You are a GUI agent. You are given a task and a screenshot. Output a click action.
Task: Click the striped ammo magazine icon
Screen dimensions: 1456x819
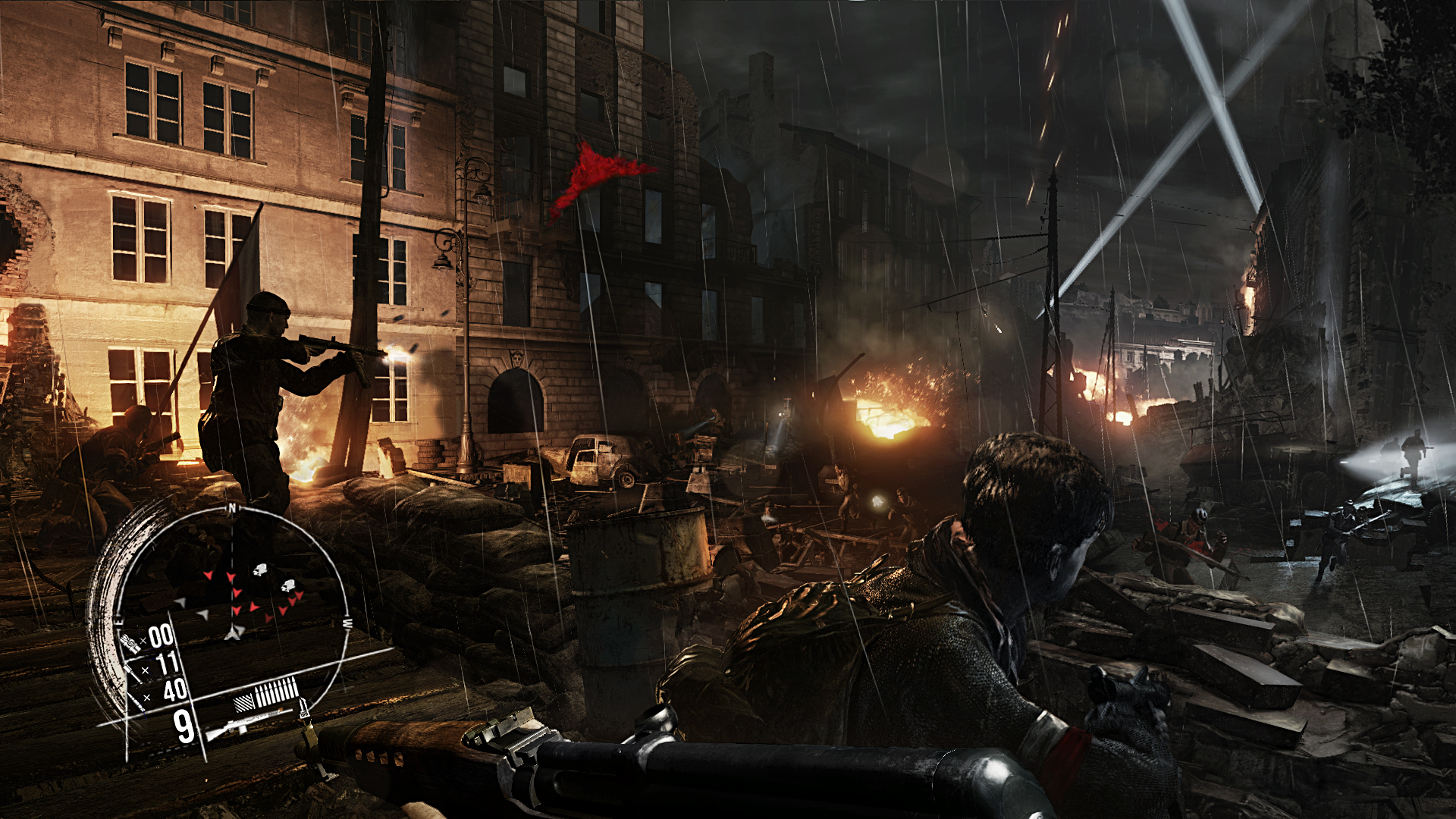(243, 702)
